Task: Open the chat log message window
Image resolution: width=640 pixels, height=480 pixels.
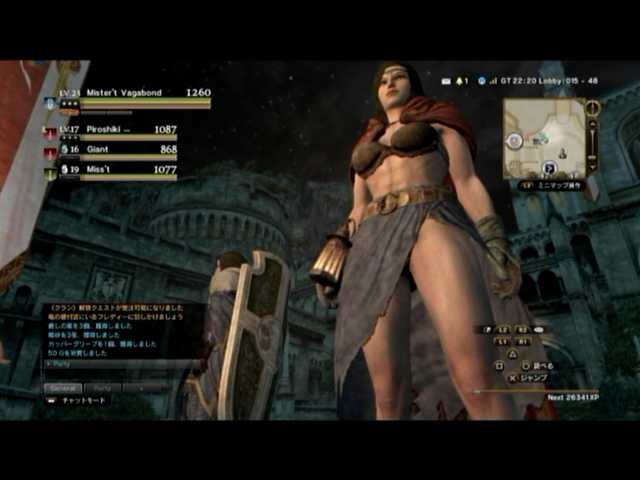Action: point(120,327)
